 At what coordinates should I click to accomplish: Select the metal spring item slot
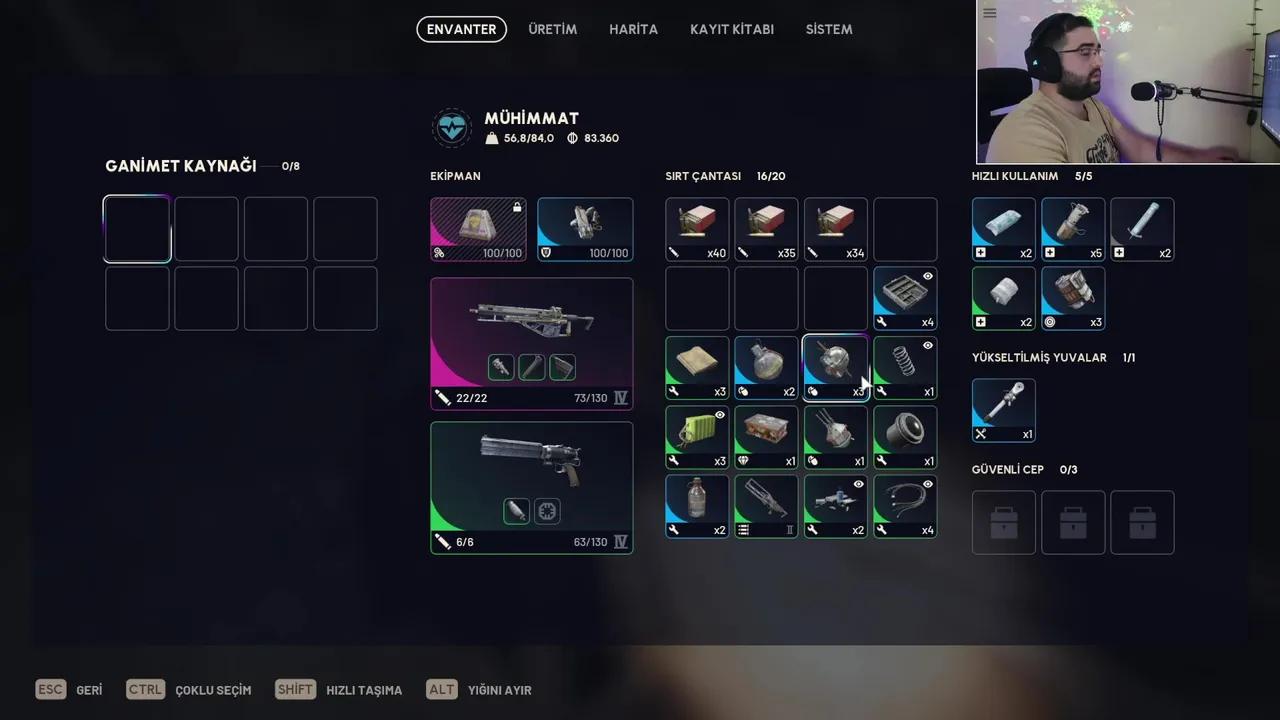(905, 367)
